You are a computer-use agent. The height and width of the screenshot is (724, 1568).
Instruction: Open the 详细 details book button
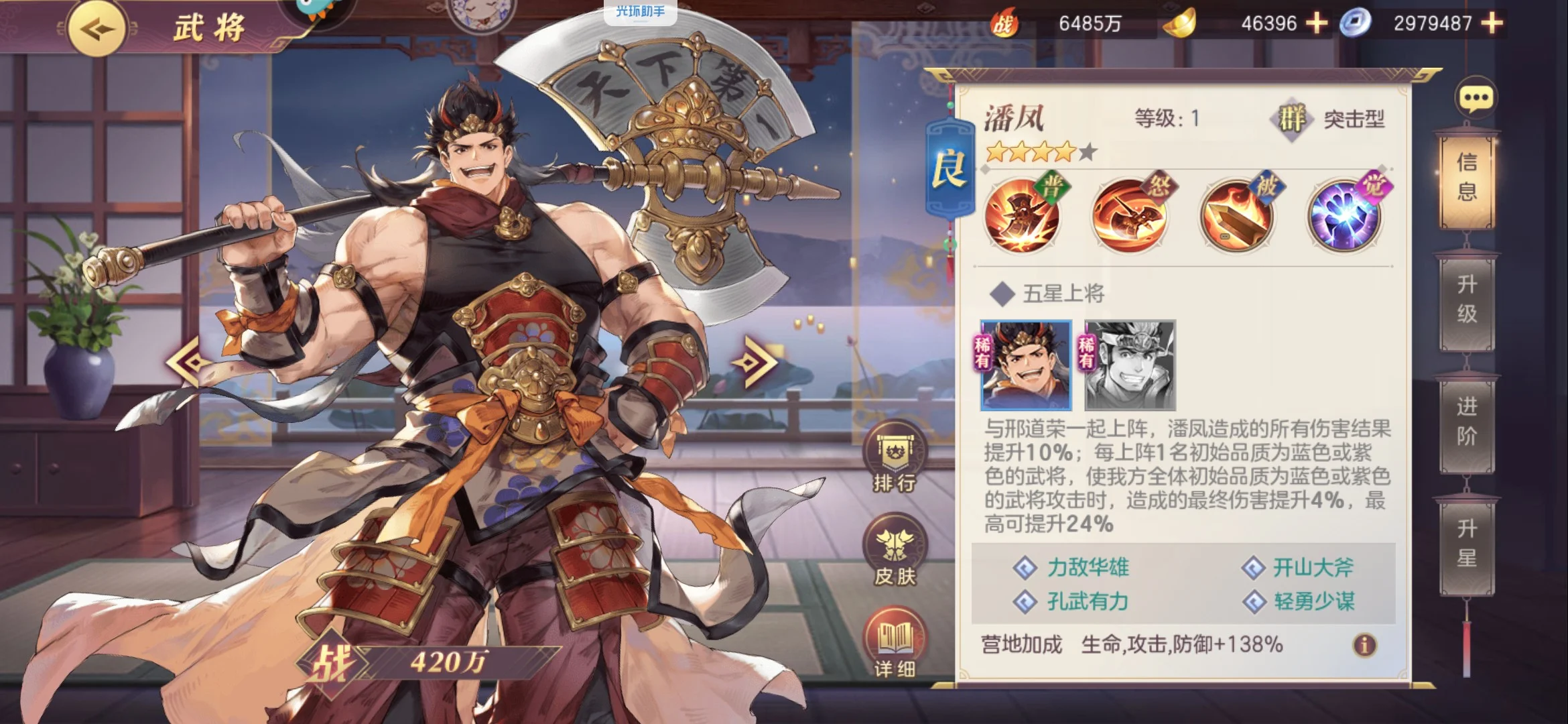[x=895, y=644]
